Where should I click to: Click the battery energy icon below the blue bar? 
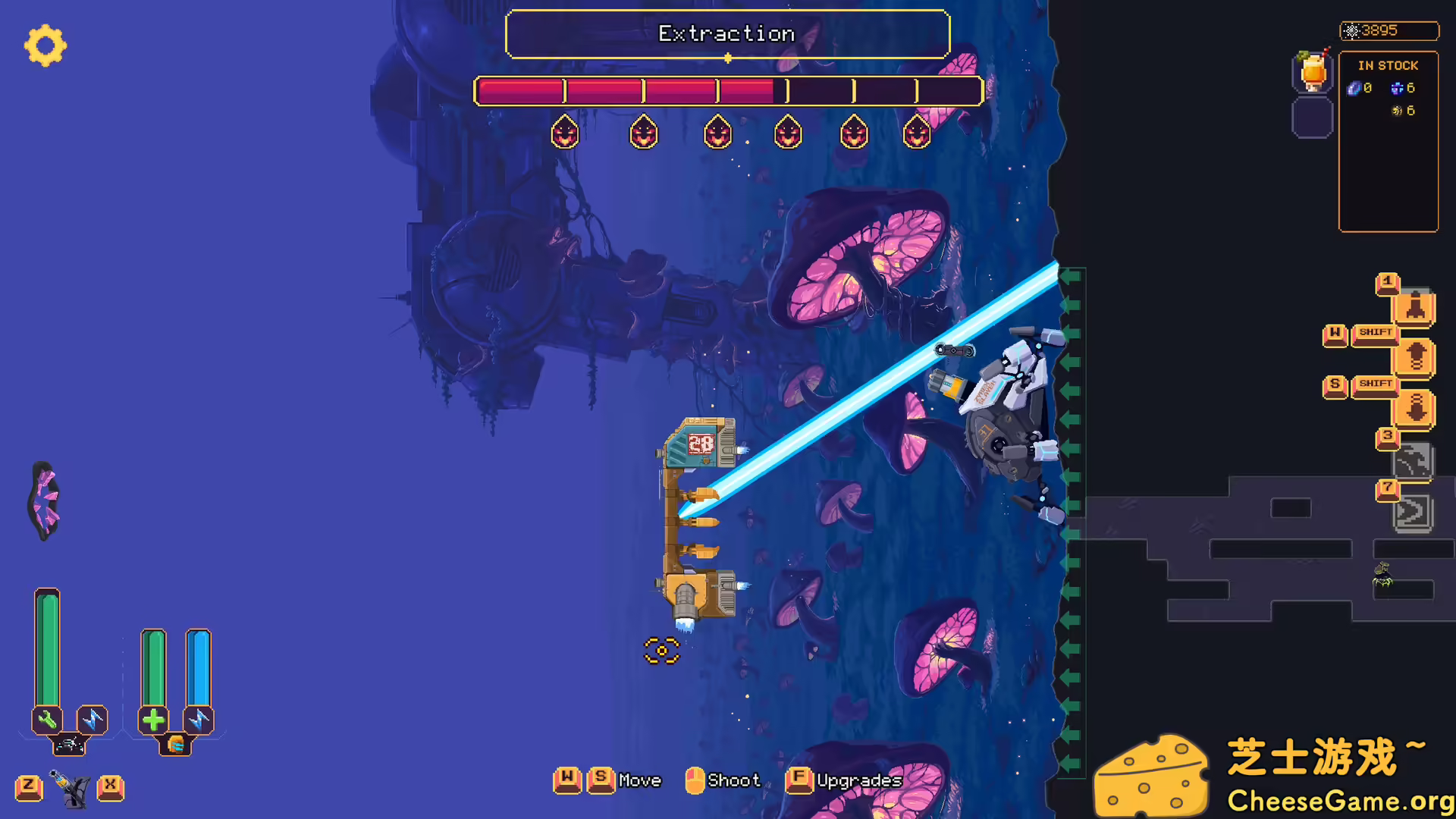pos(177,745)
